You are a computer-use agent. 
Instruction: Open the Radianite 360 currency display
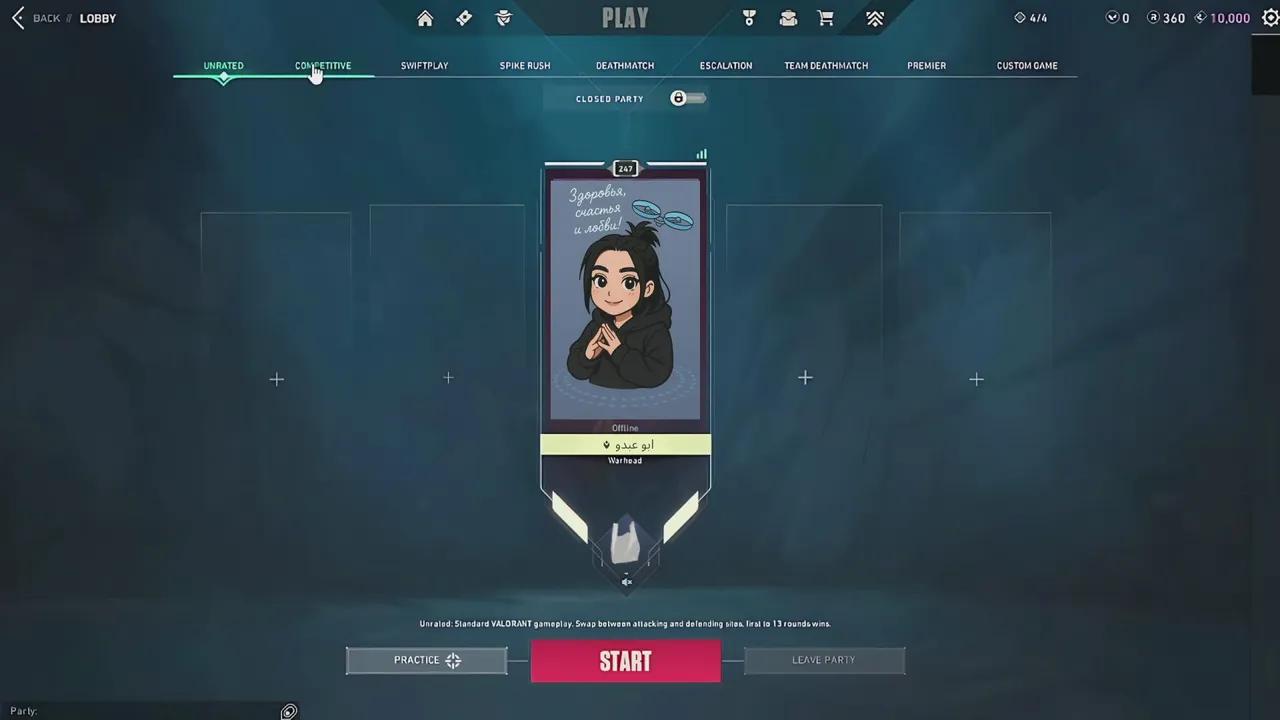[1166, 17]
